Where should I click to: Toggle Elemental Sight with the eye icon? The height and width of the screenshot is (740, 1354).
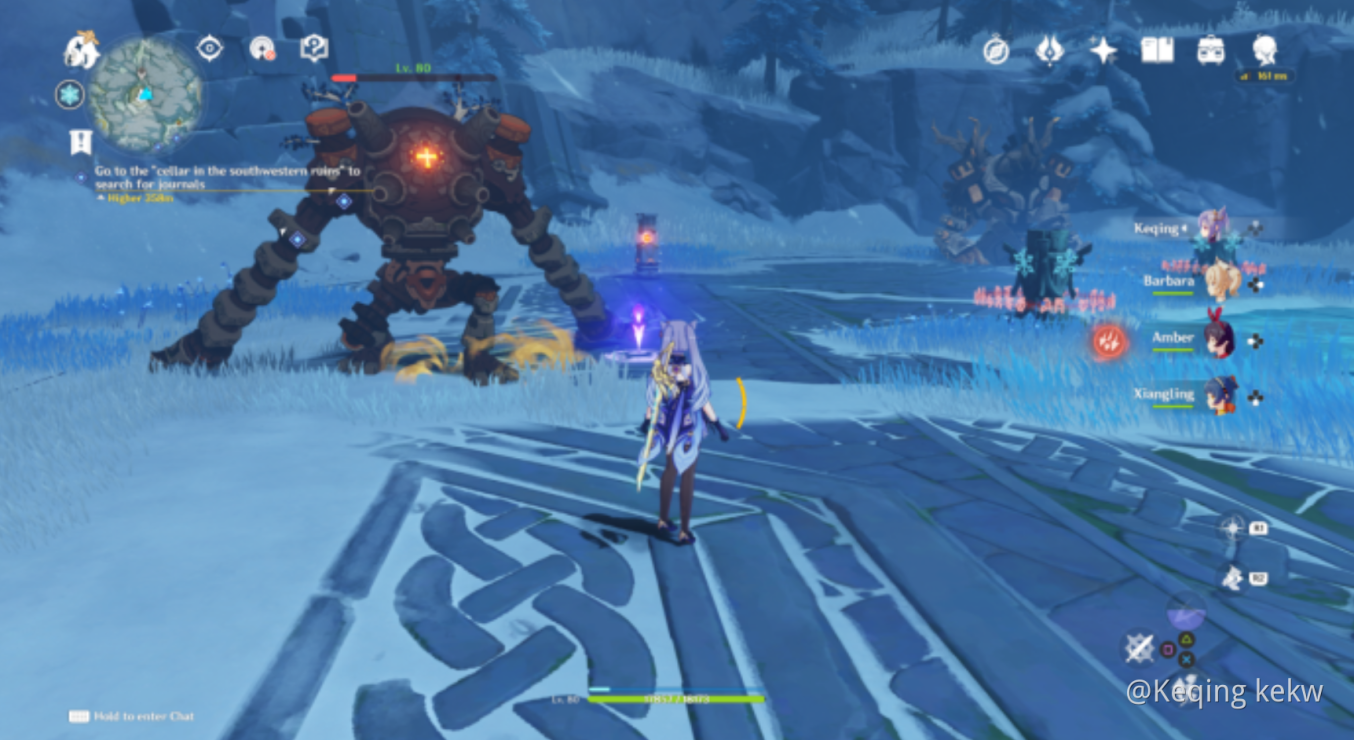click(x=210, y=48)
